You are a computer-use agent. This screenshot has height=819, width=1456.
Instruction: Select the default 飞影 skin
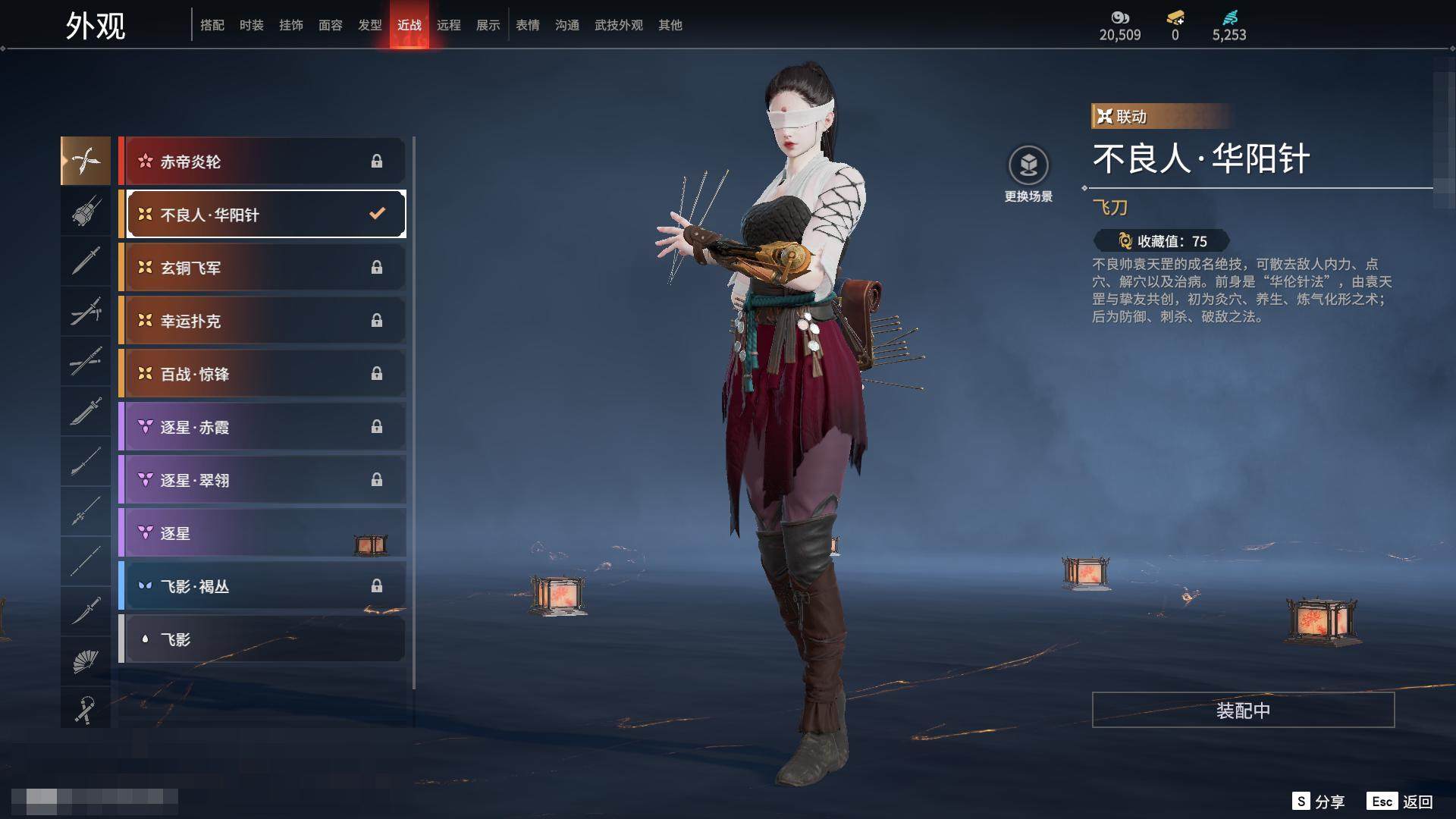[262, 639]
